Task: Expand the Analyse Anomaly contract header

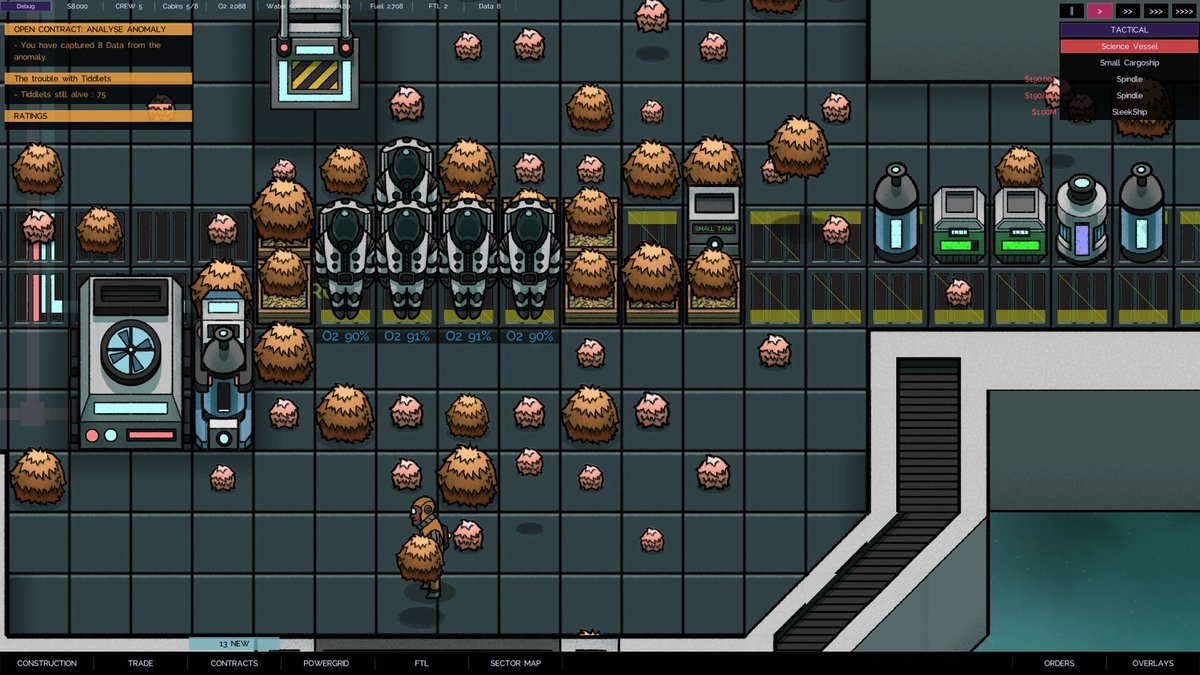Action: point(98,29)
